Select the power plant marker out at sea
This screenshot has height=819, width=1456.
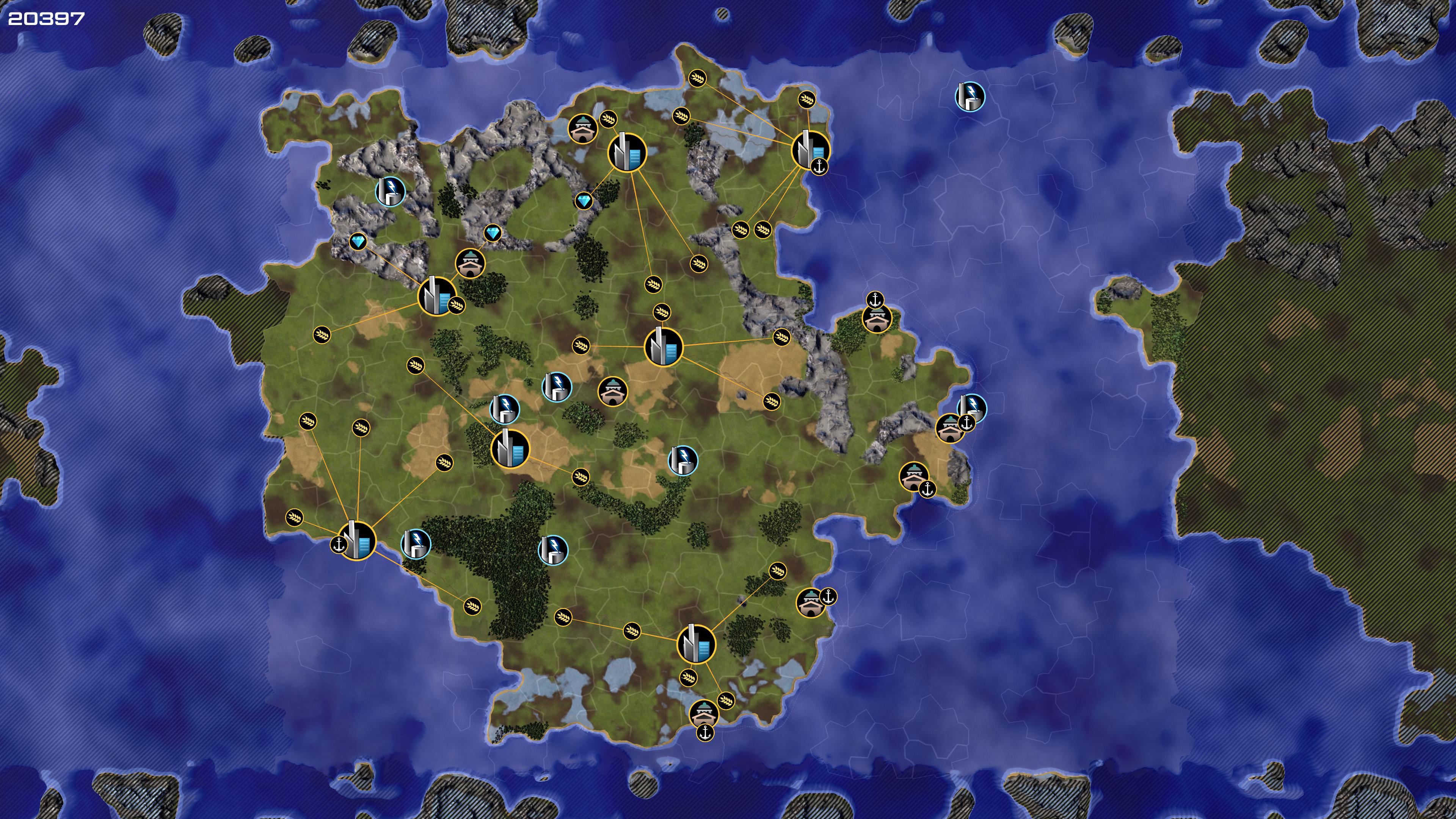(970, 96)
